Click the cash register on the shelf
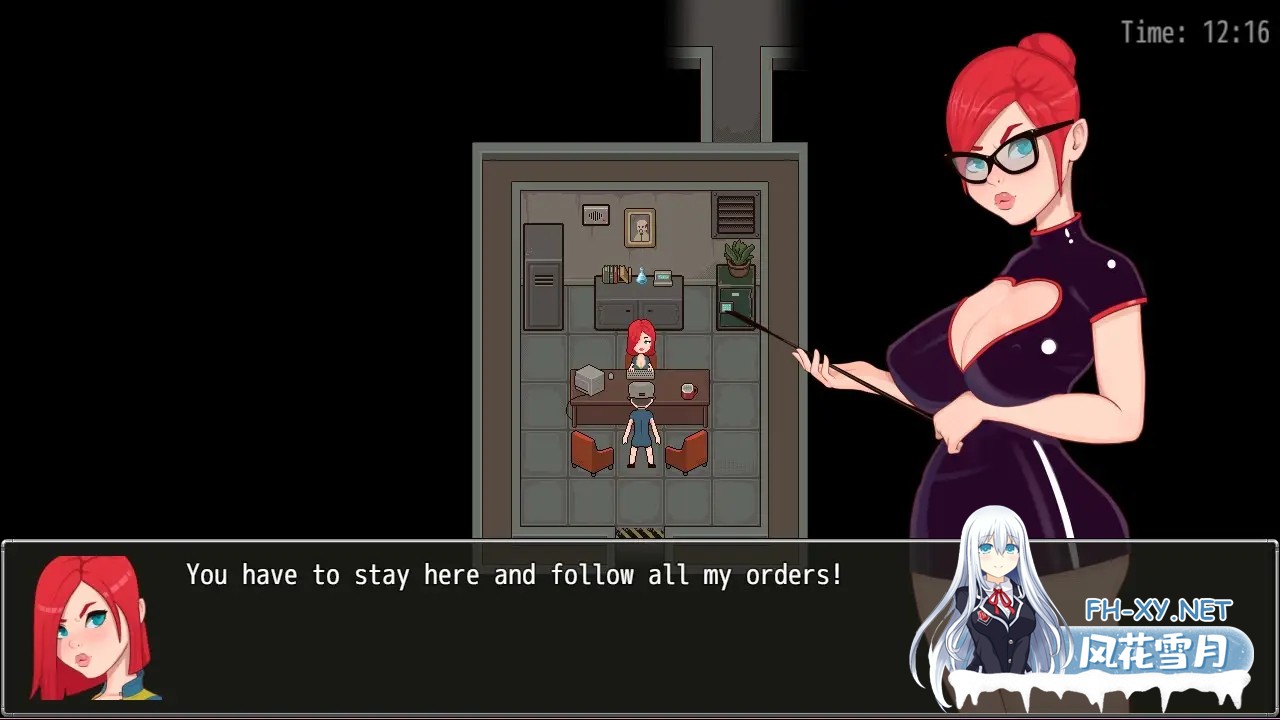1280x720 pixels. coord(663,276)
